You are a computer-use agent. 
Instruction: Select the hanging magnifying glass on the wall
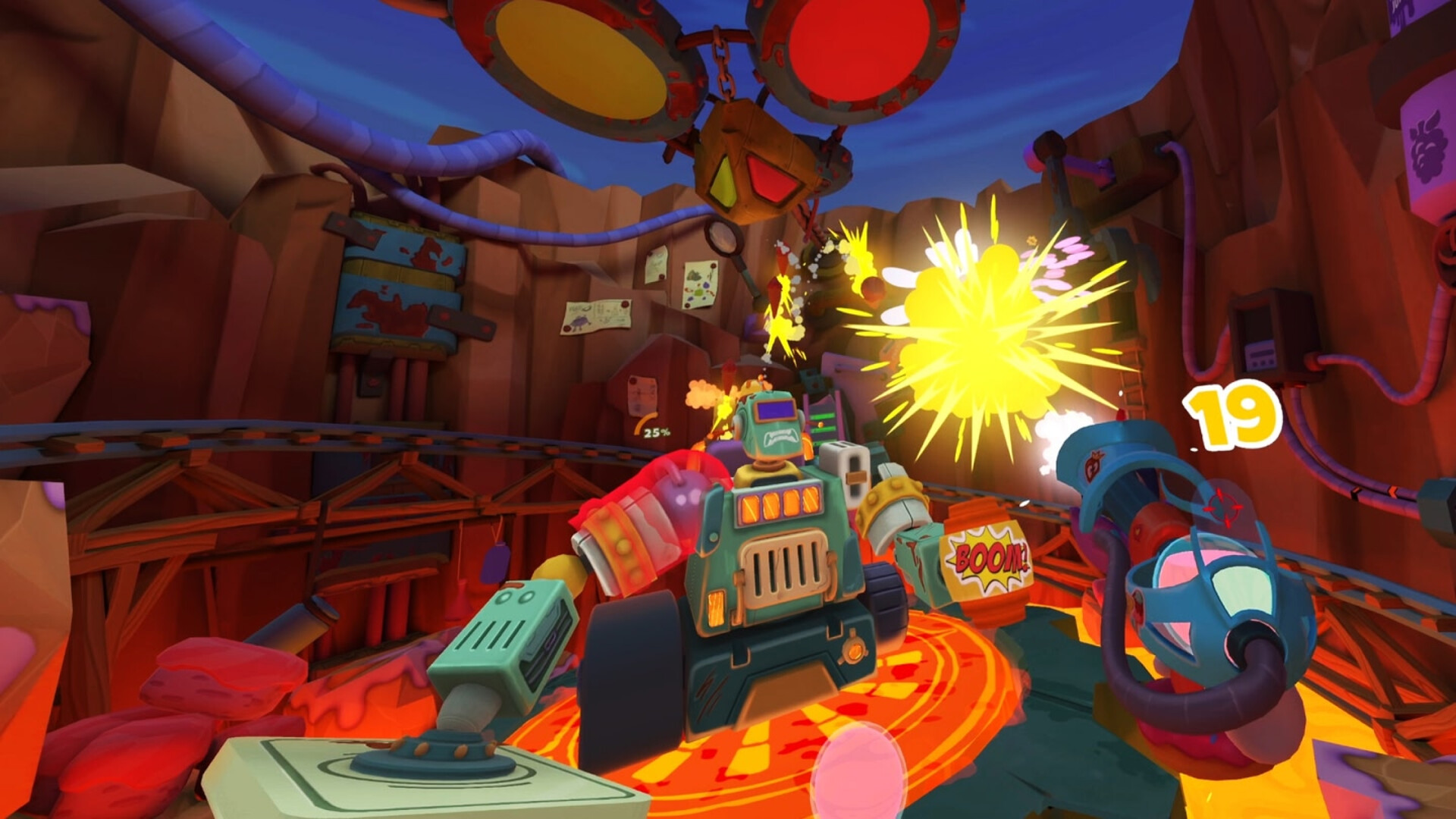tap(724, 239)
